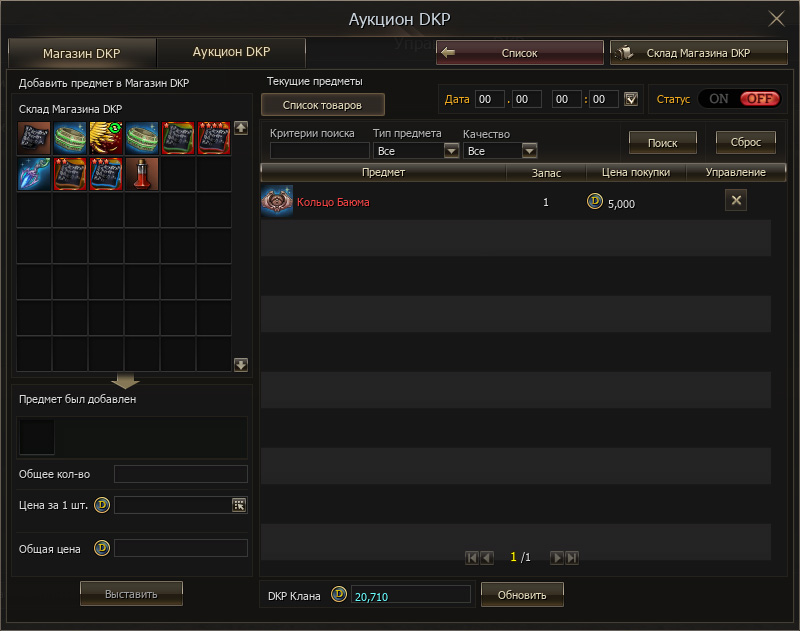Open Склад Магазина DKP storage
Screen dimensions: 800x631
coord(698,53)
